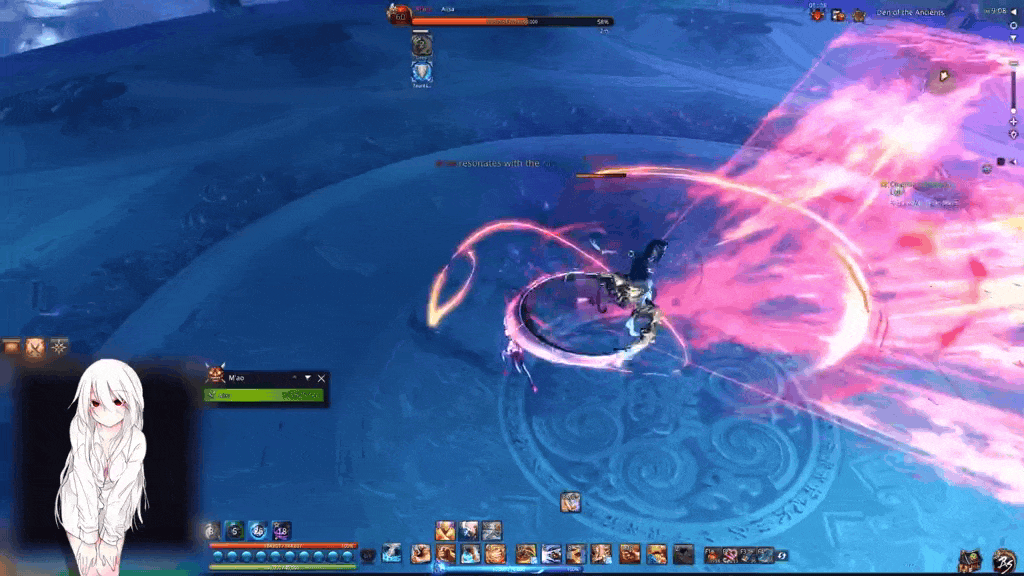1024x576 pixels.
Task: Click the blue shield buff icon
Action: click(422, 71)
